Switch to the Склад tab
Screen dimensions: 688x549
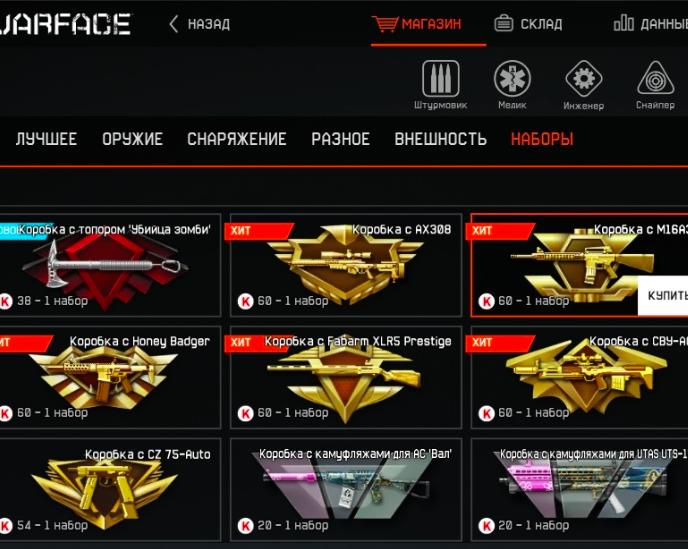[529, 24]
